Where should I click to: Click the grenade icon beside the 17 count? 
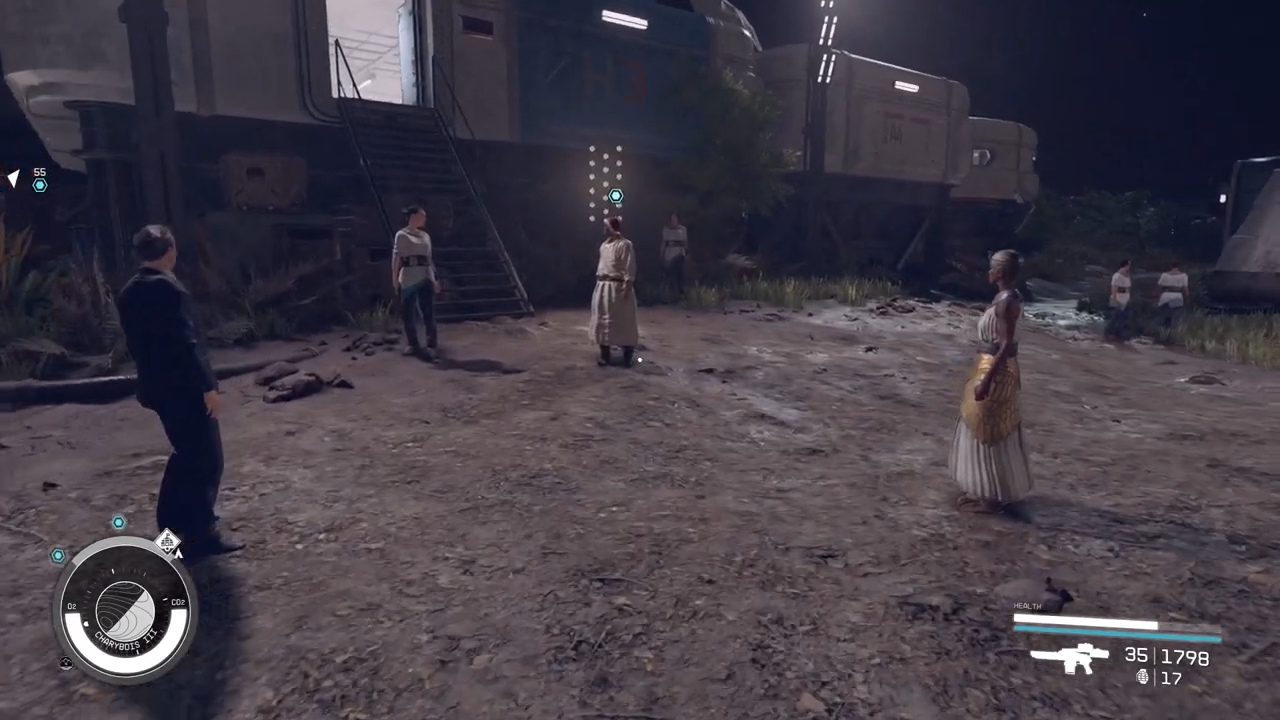tap(1143, 677)
